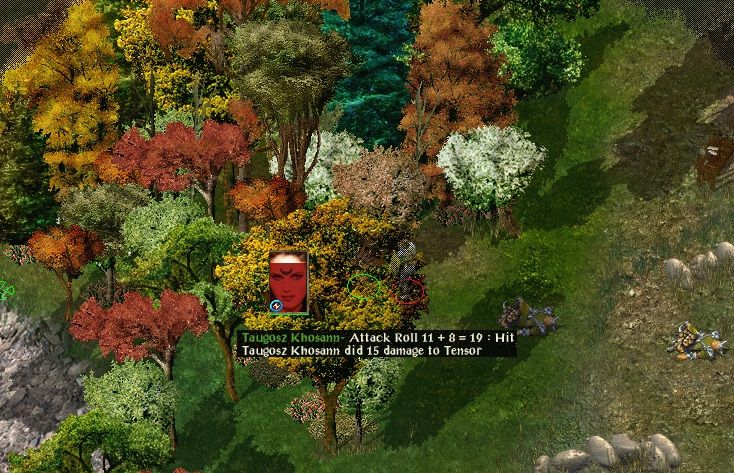The image size is (734, 473).
Task: Select the unit with the green selection circle
Action: pos(365,288)
